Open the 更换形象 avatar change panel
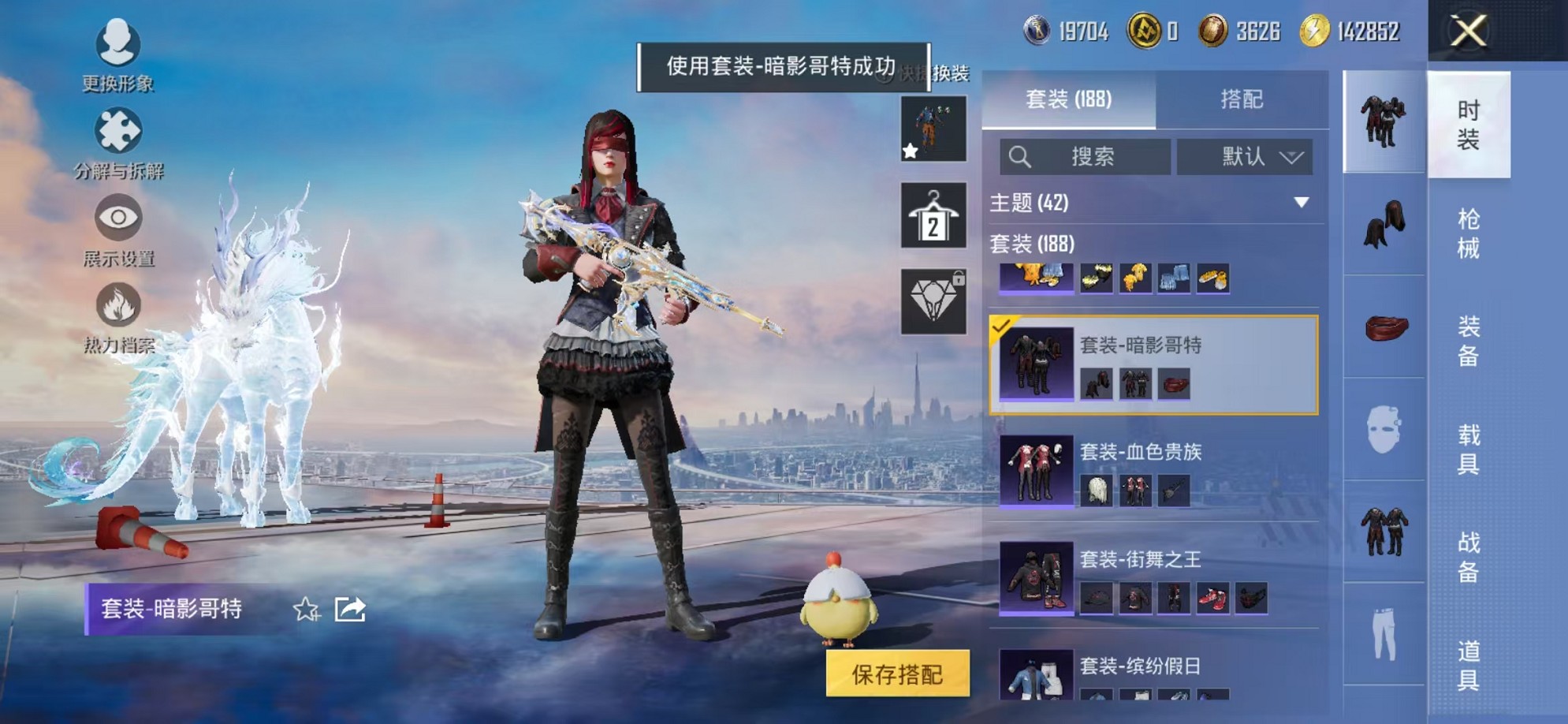This screenshot has width=1568, height=724. [117, 49]
